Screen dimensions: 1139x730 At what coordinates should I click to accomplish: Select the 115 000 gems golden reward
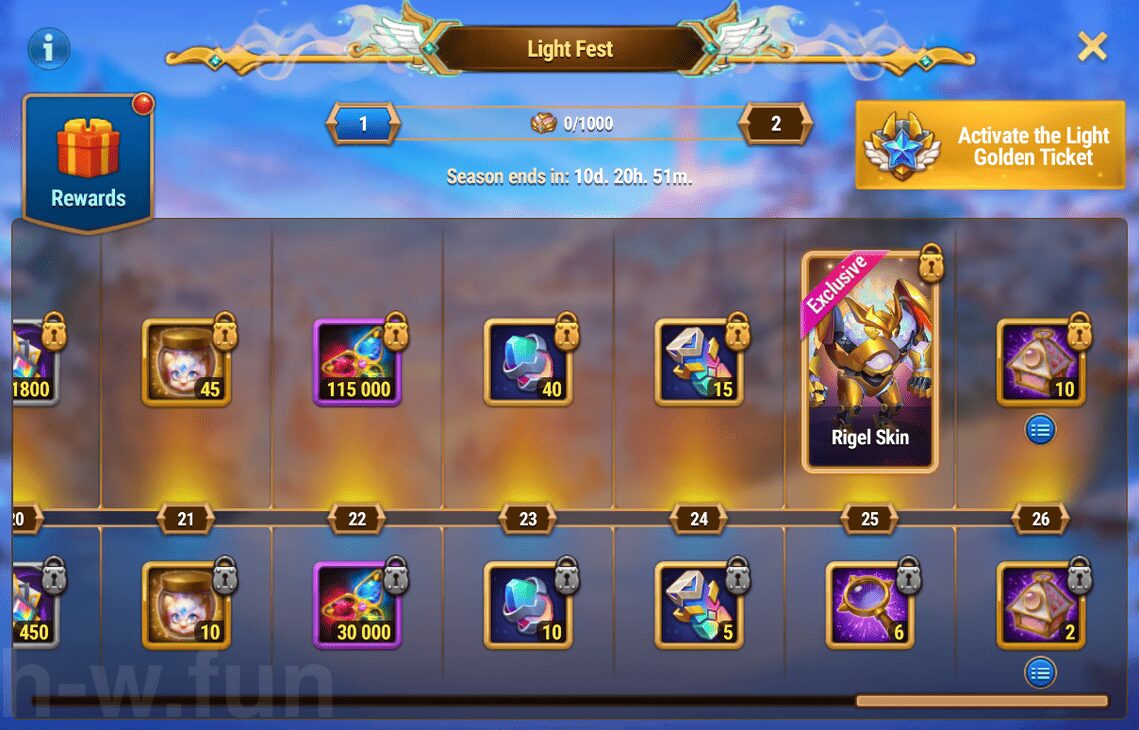tap(357, 362)
